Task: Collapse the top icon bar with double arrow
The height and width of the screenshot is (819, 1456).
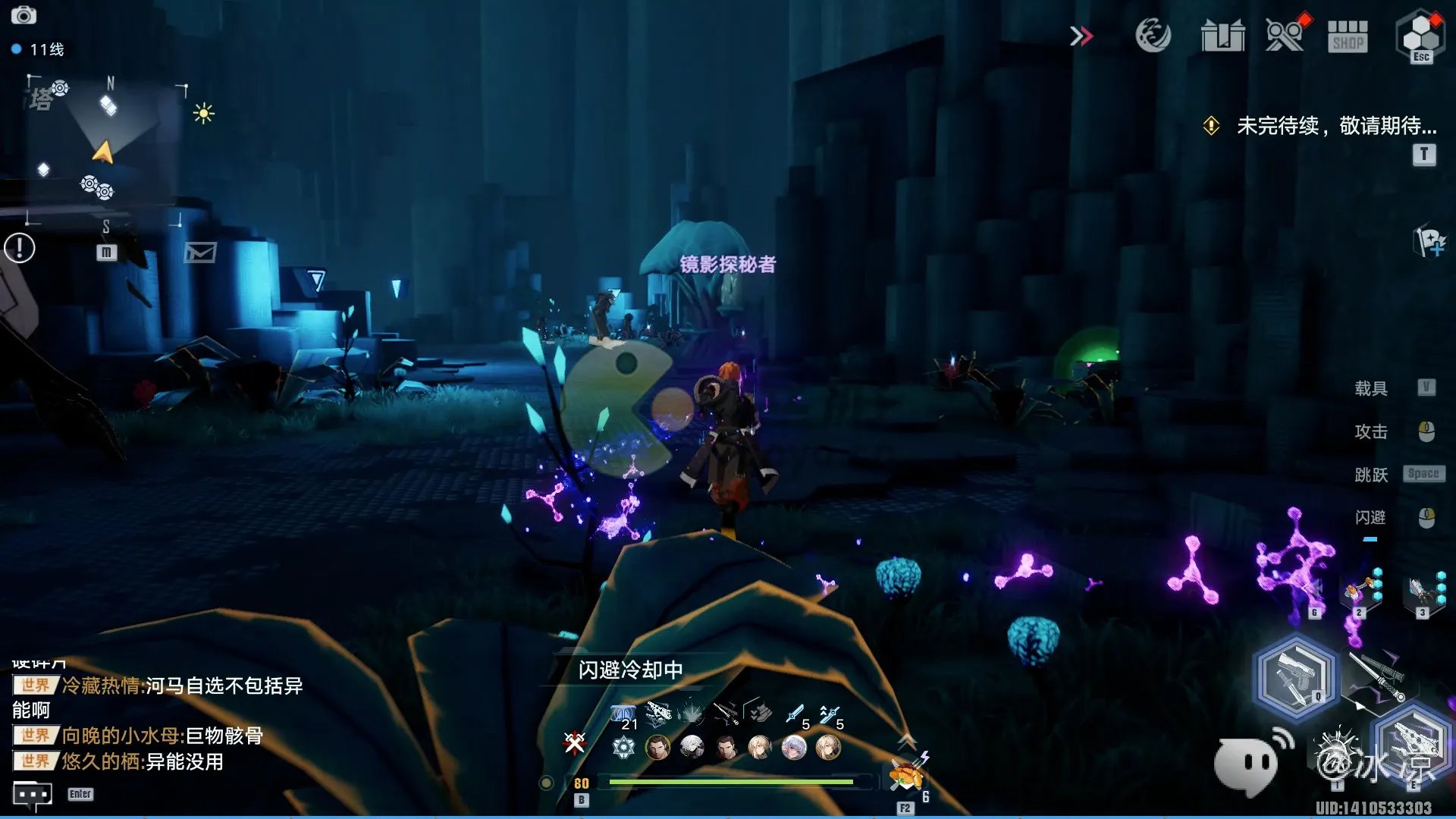Action: tap(1081, 36)
